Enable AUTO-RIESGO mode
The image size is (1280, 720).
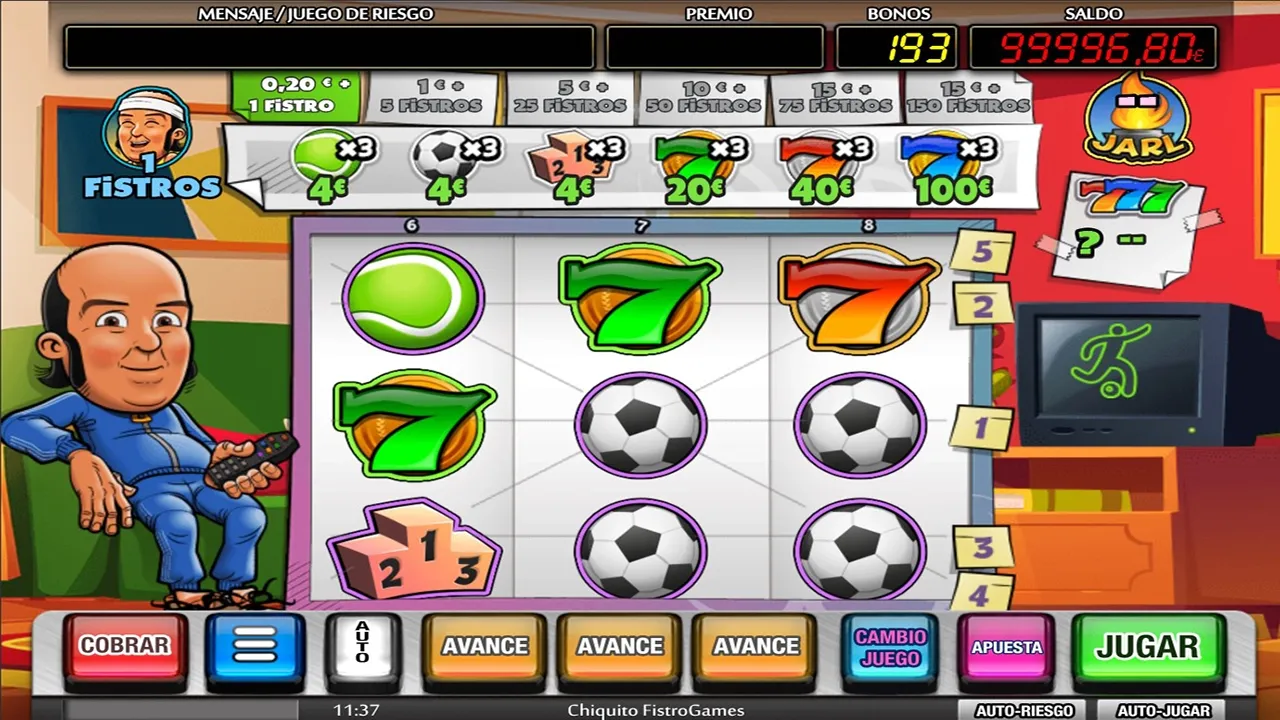click(x=1024, y=710)
